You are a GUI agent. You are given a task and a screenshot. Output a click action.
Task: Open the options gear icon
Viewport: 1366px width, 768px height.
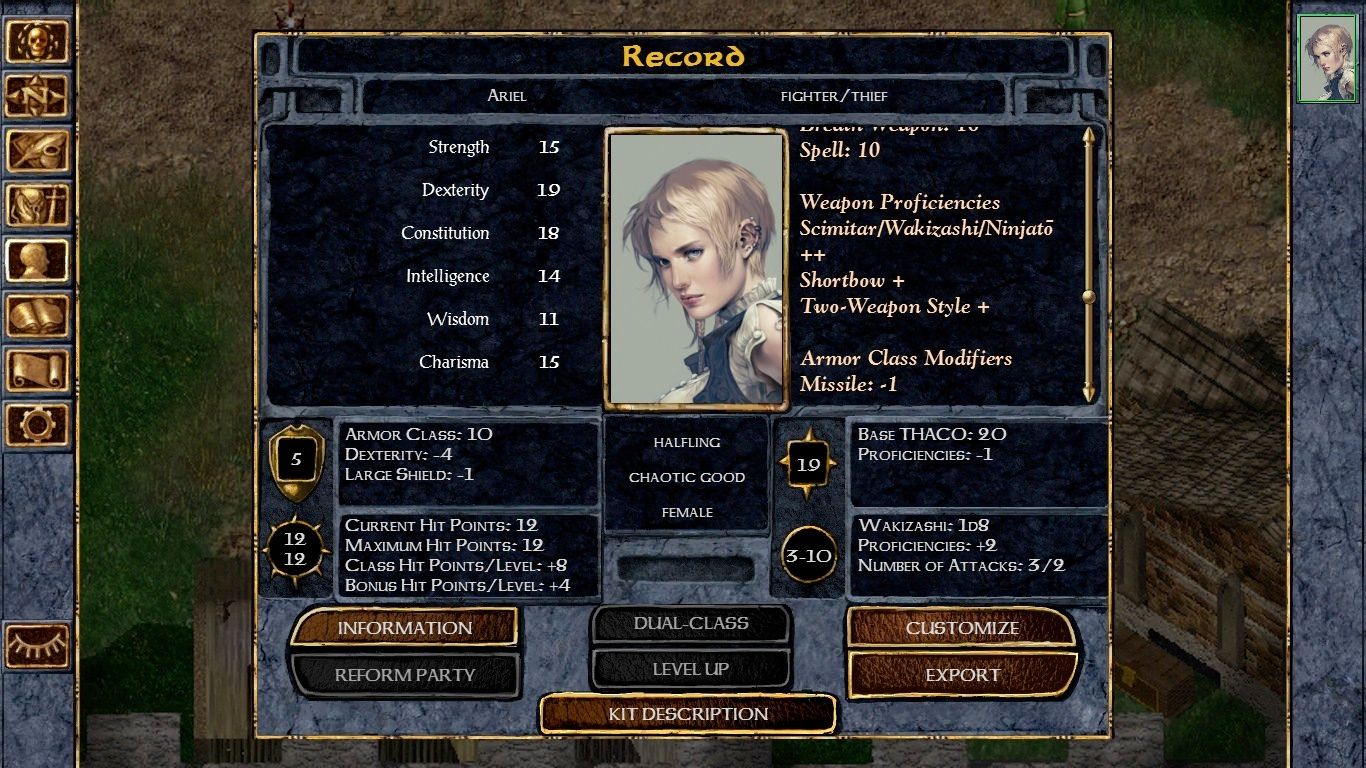click(x=38, y=424)
